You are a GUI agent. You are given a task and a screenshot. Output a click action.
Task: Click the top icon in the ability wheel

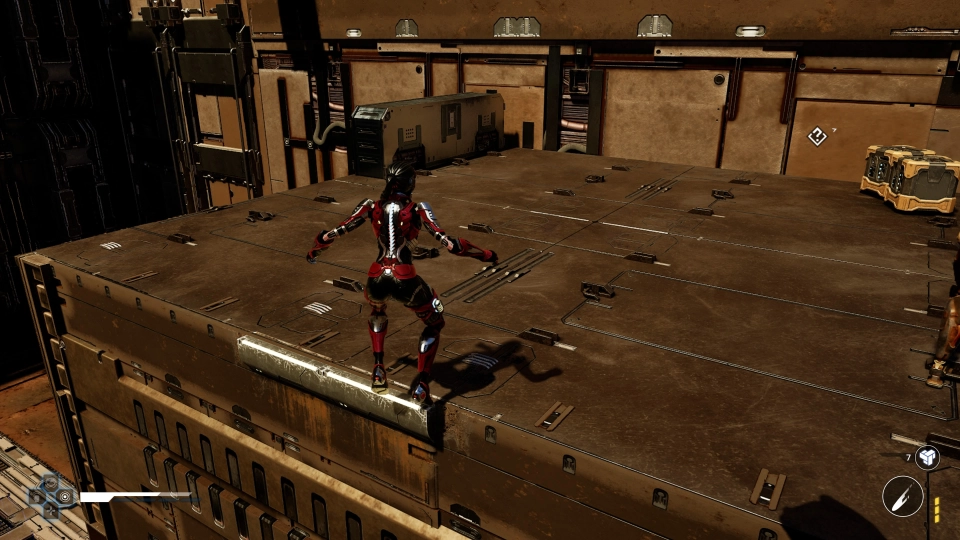coord(50,482)
